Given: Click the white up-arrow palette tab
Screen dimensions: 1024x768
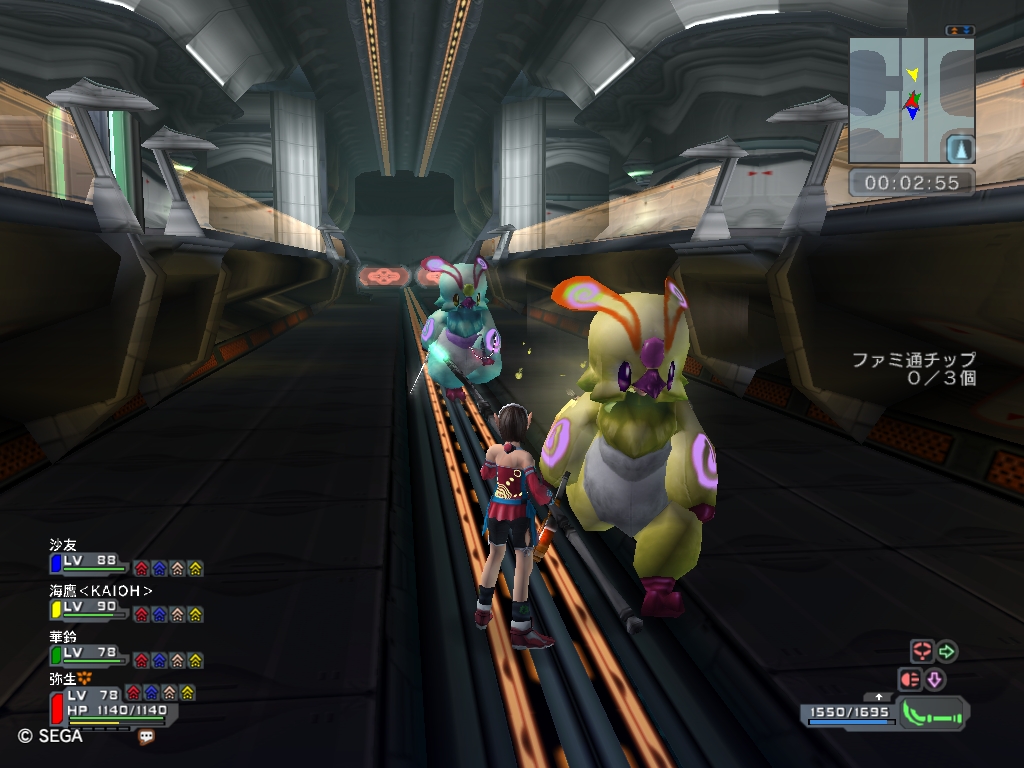Looking at the screenshot, I should [879, 696].
